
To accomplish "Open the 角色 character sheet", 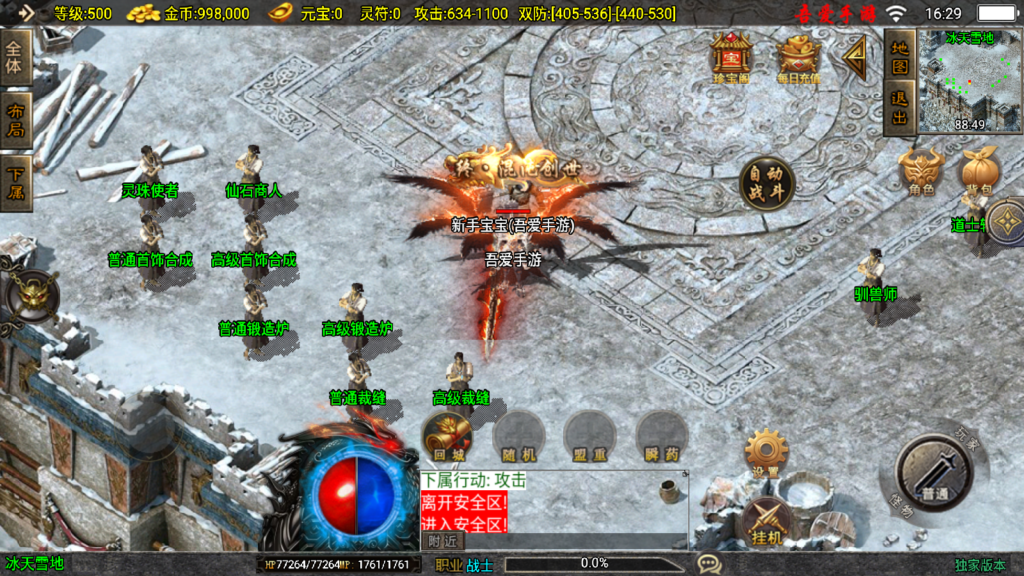I will (x=921, y=172).
